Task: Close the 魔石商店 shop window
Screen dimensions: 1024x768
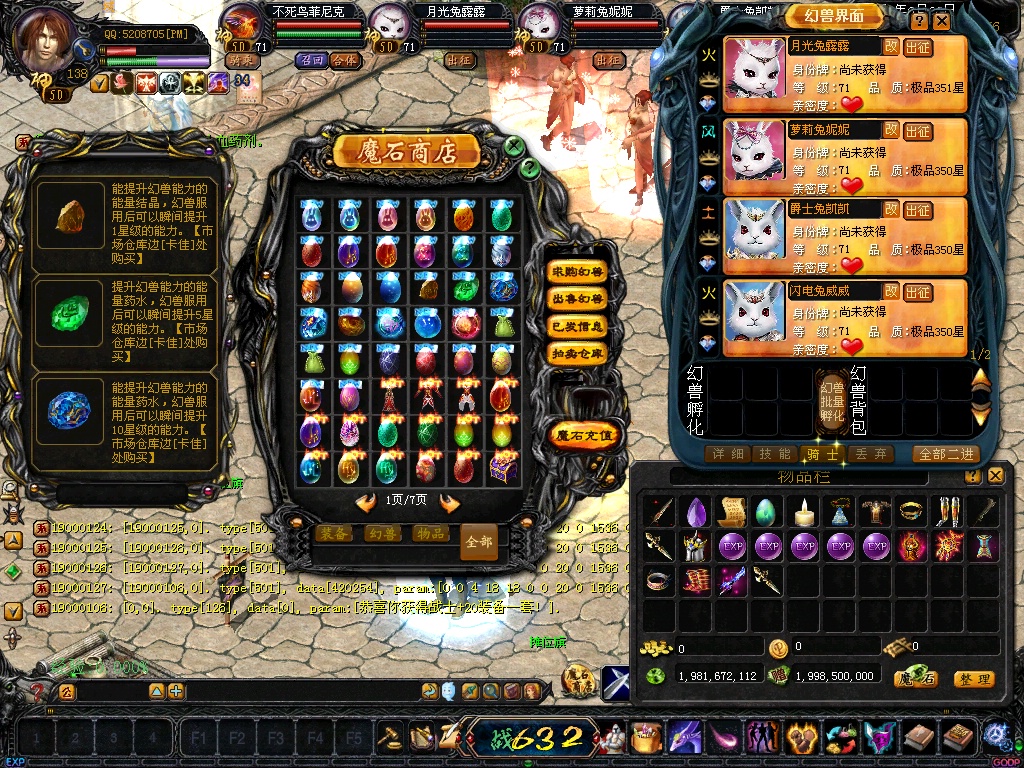Action: [514, 147]
